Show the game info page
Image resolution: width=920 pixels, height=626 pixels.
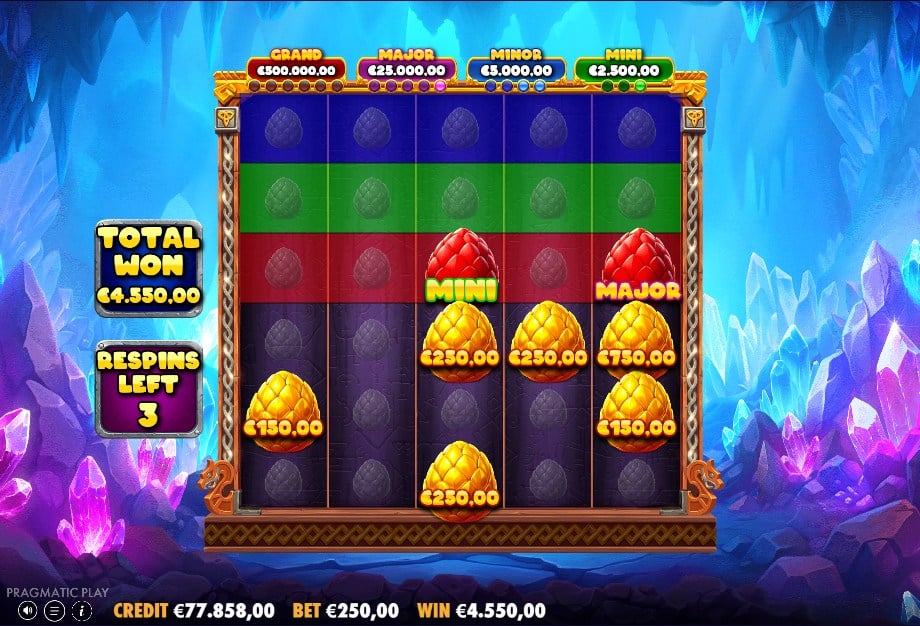pyautogui.click(x=82, y=609)
